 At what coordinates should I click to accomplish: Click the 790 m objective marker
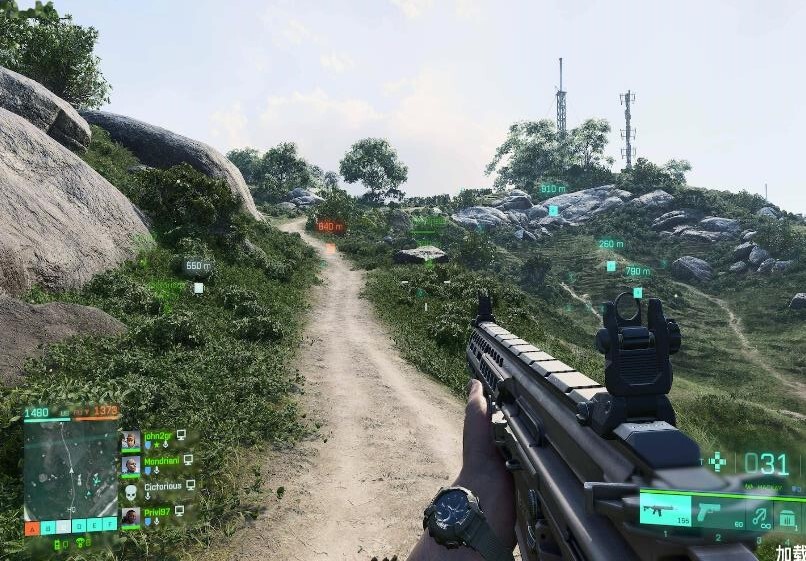[x=637, y=271]
